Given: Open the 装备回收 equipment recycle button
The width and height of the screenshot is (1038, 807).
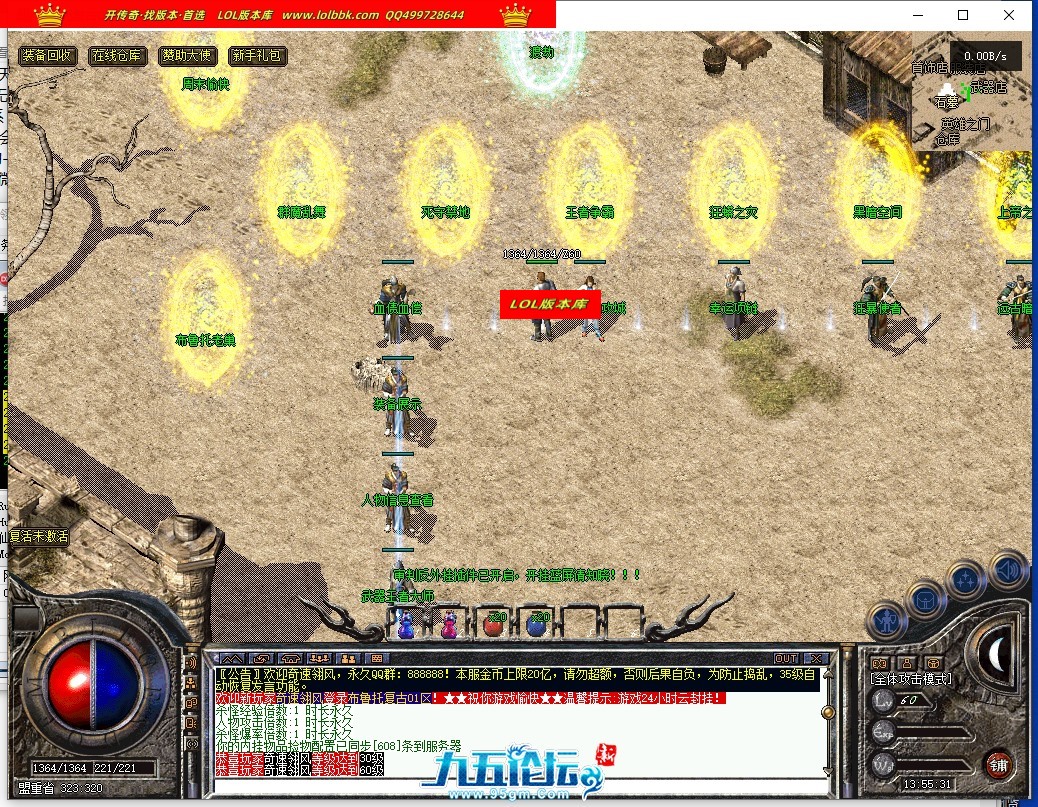Looking at the screenshot, I should point(48,56).
